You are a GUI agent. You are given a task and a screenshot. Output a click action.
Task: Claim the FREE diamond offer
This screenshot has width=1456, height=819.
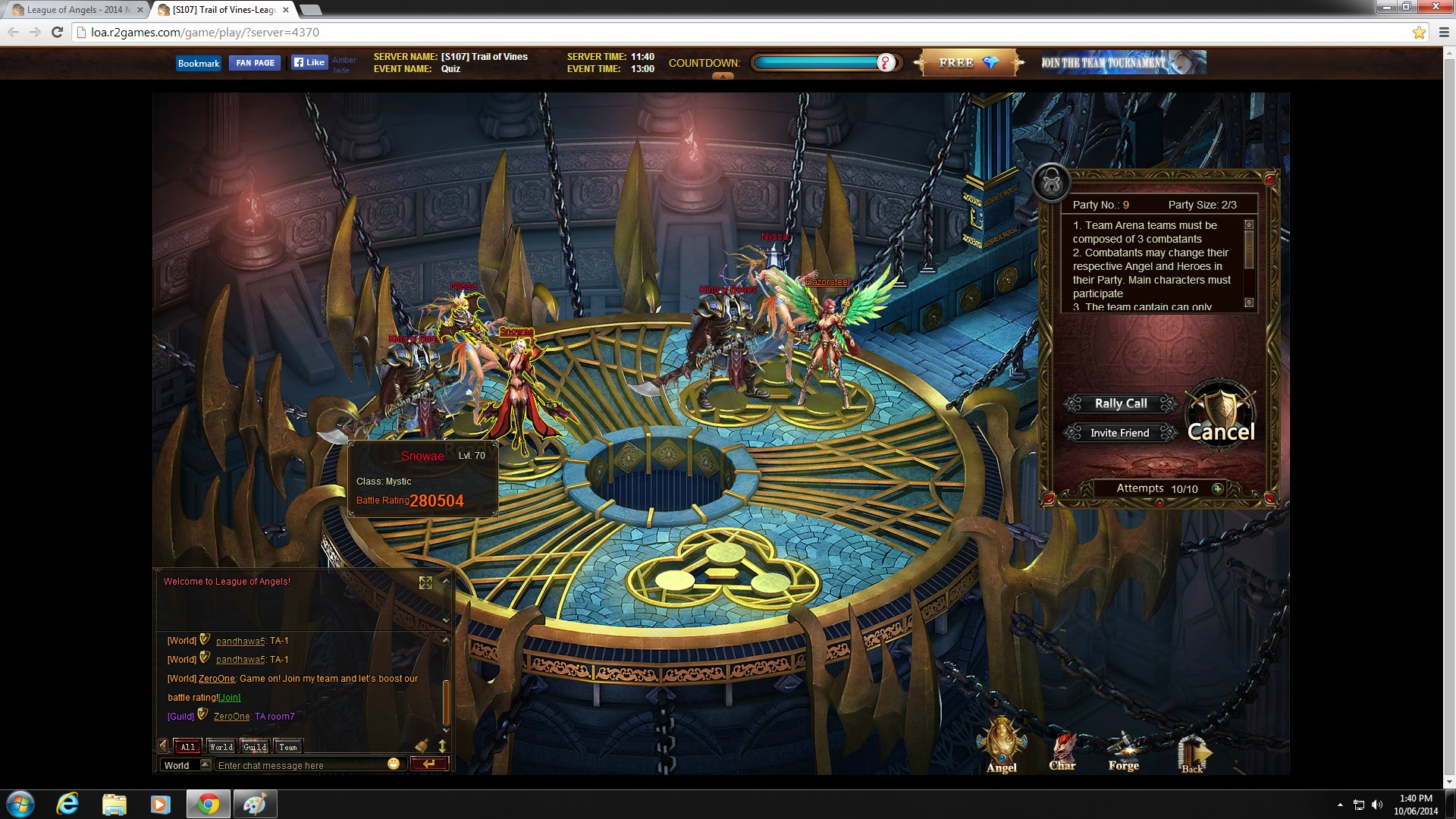point(968,63)
